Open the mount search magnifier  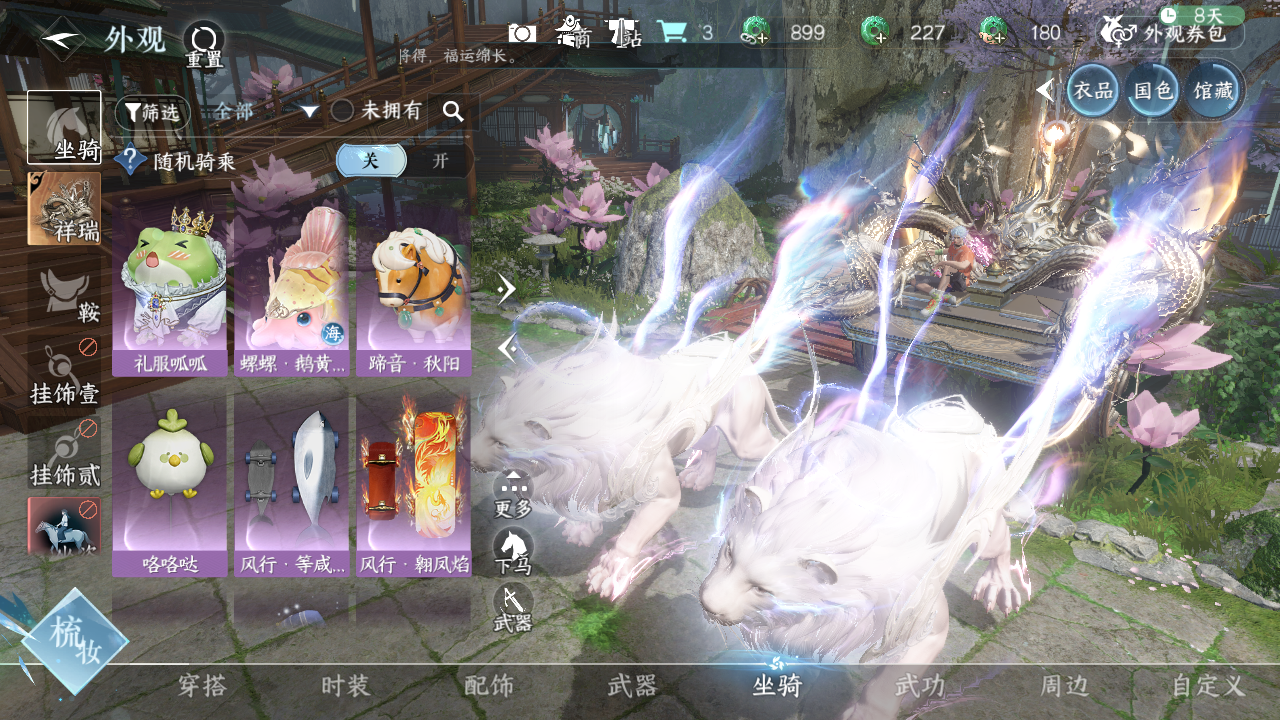[x=453, y=112]
